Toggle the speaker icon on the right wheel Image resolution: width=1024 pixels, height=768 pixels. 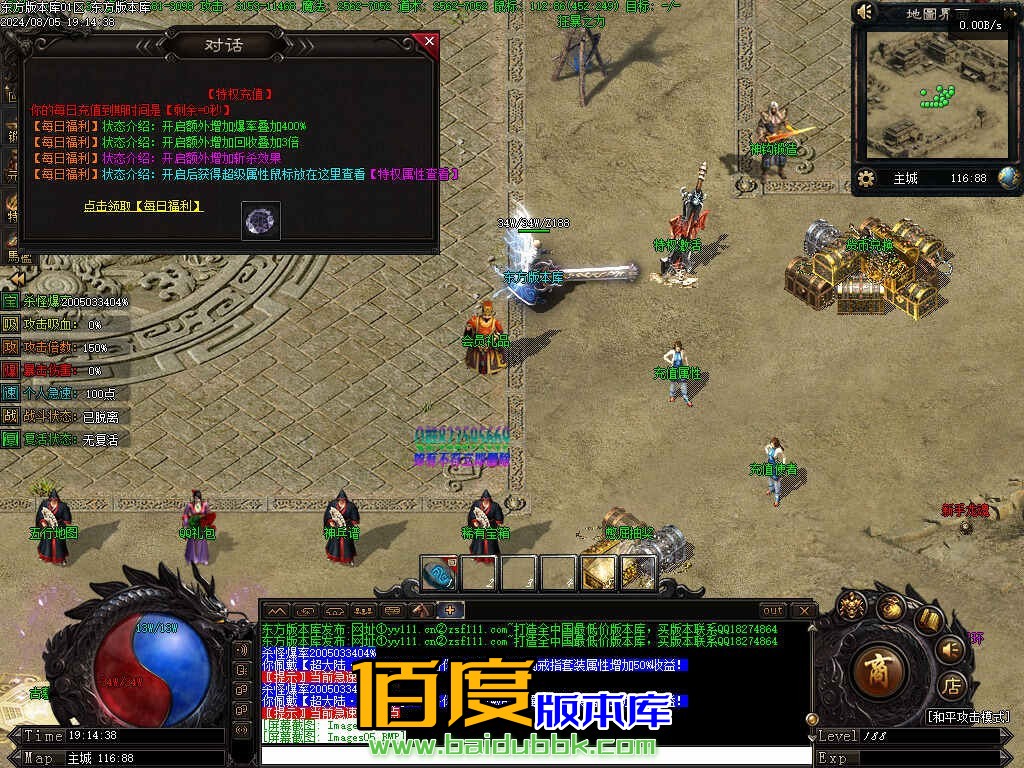[x=951, y=649]
